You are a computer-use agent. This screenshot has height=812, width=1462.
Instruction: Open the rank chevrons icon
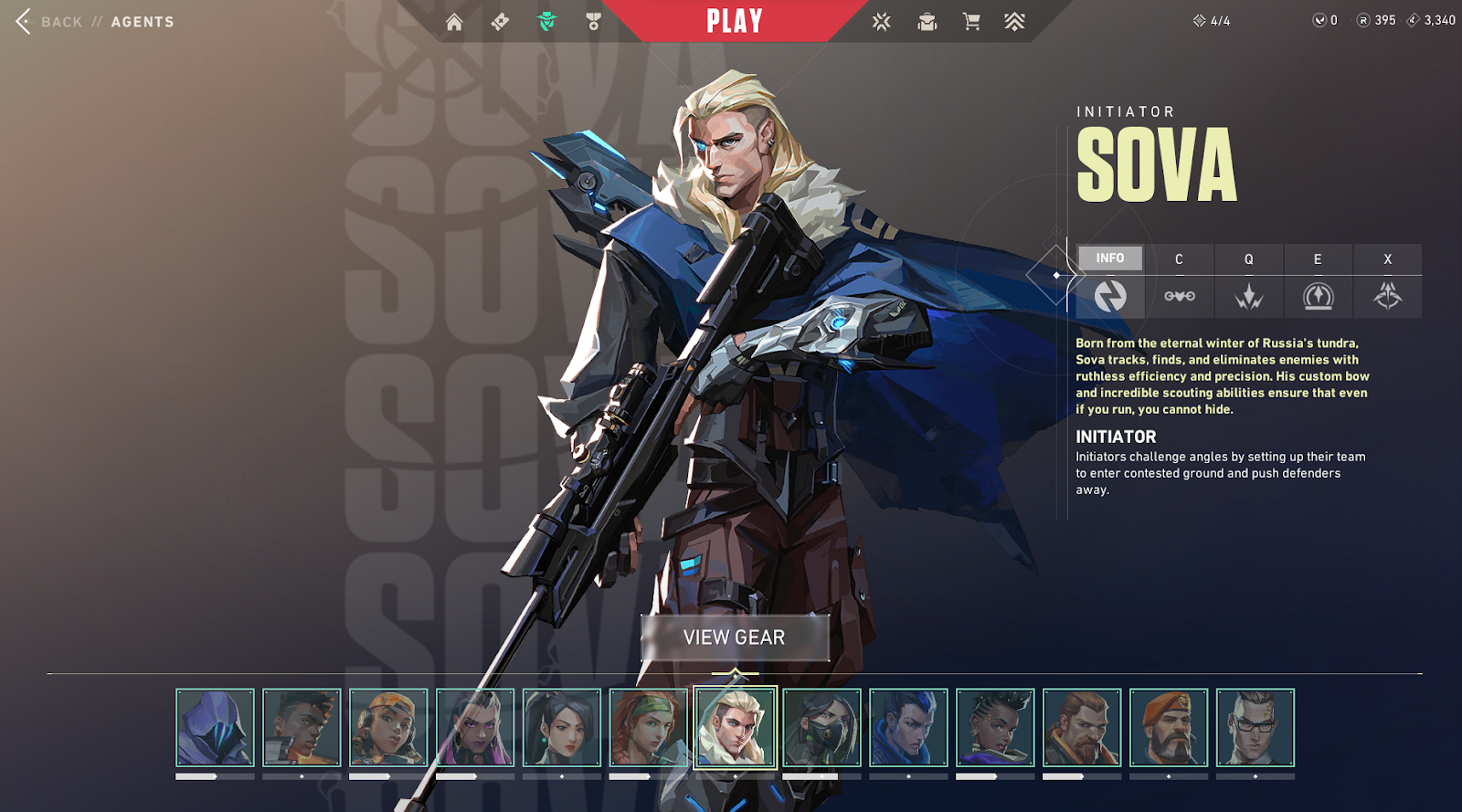1014,22
